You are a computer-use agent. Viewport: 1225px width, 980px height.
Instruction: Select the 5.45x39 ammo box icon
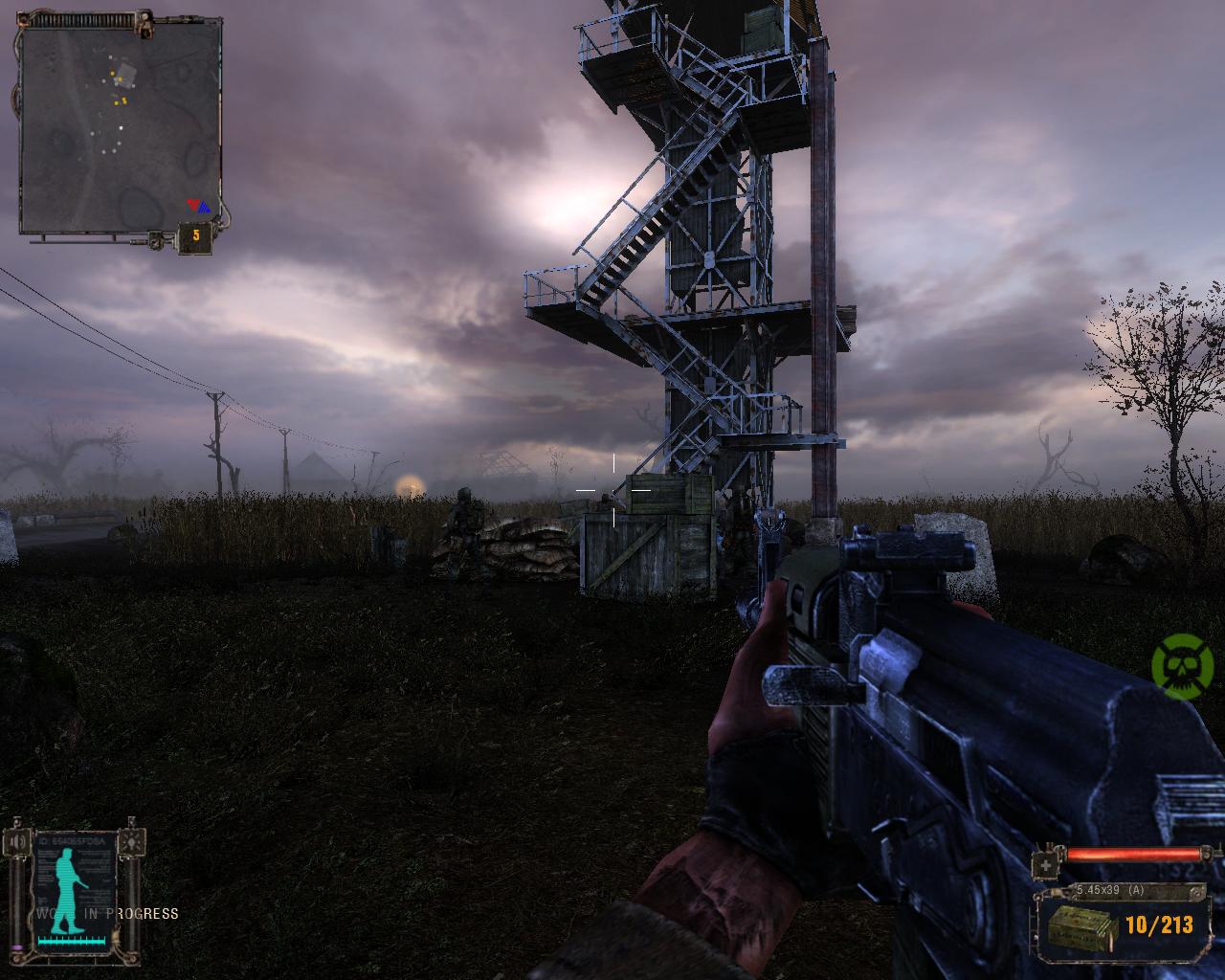point(1080,926)
